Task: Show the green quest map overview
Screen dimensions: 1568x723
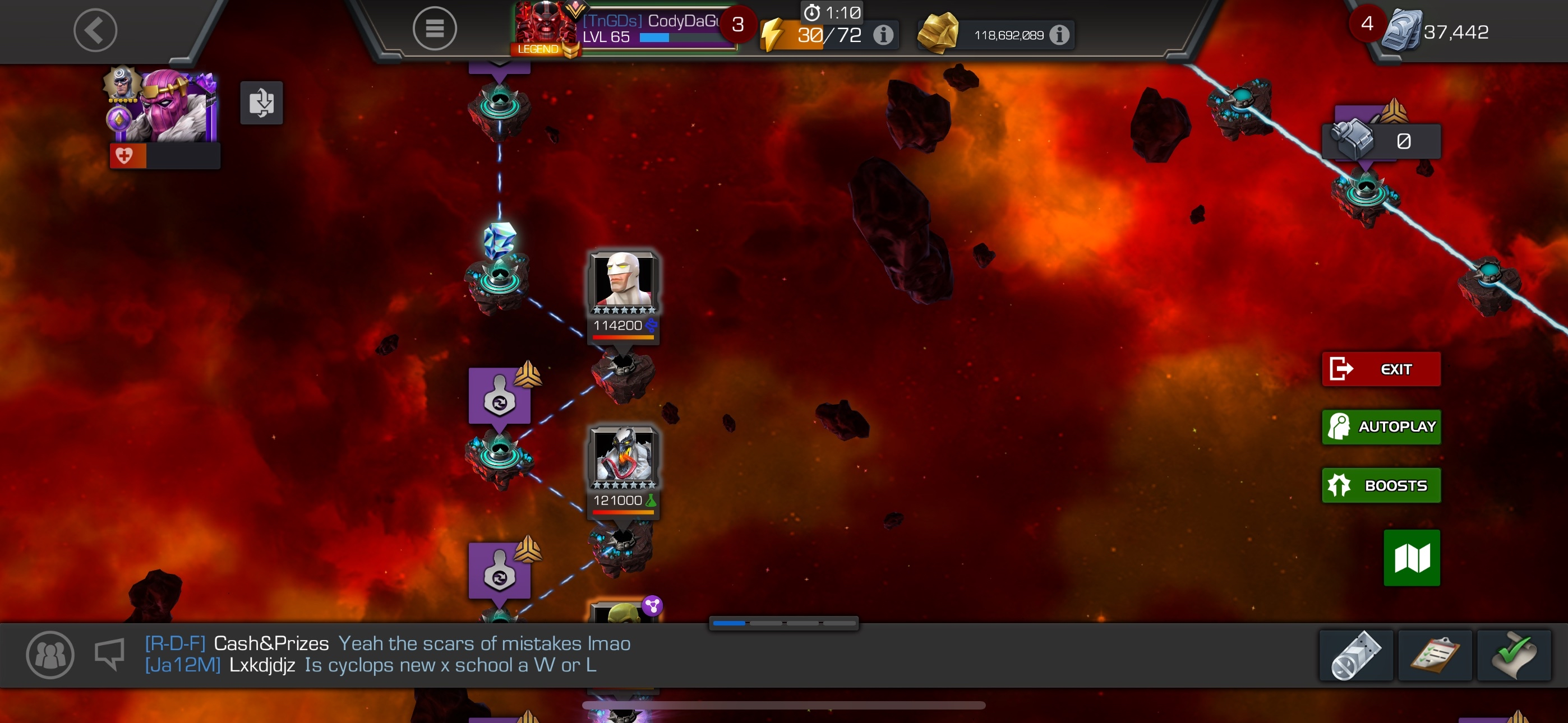Action: 1411,558
